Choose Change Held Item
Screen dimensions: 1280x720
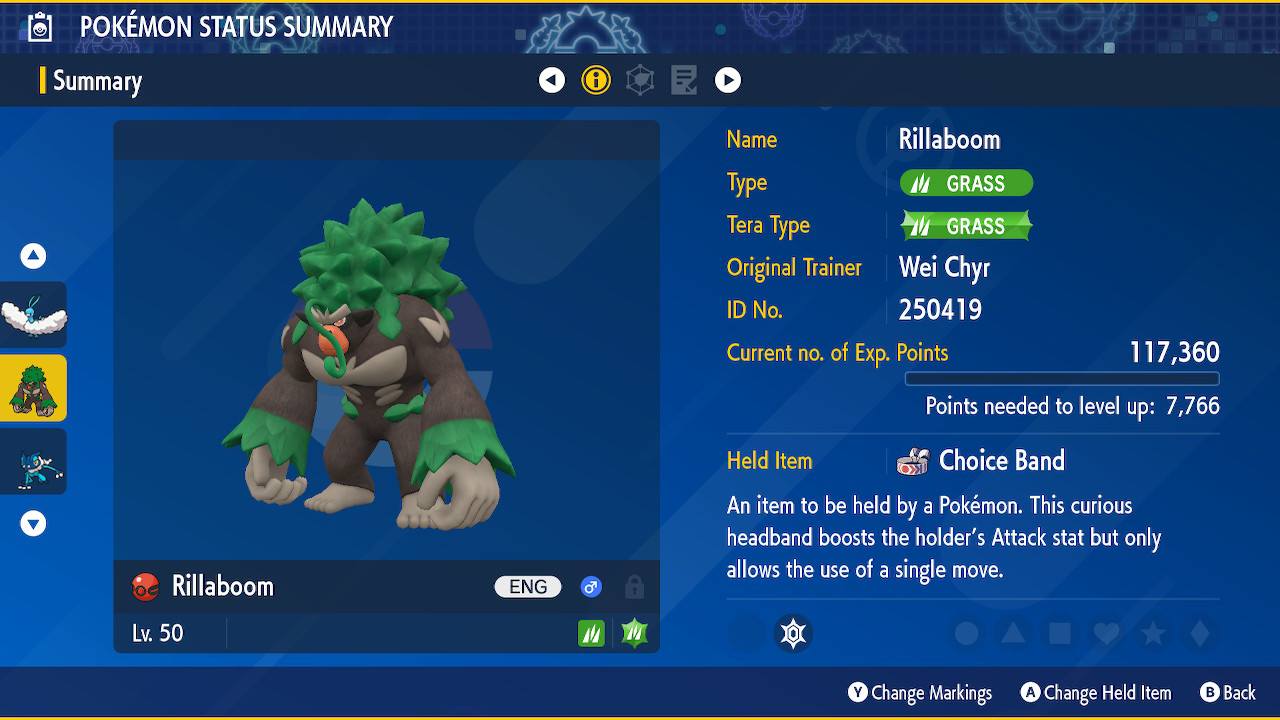1095,693
